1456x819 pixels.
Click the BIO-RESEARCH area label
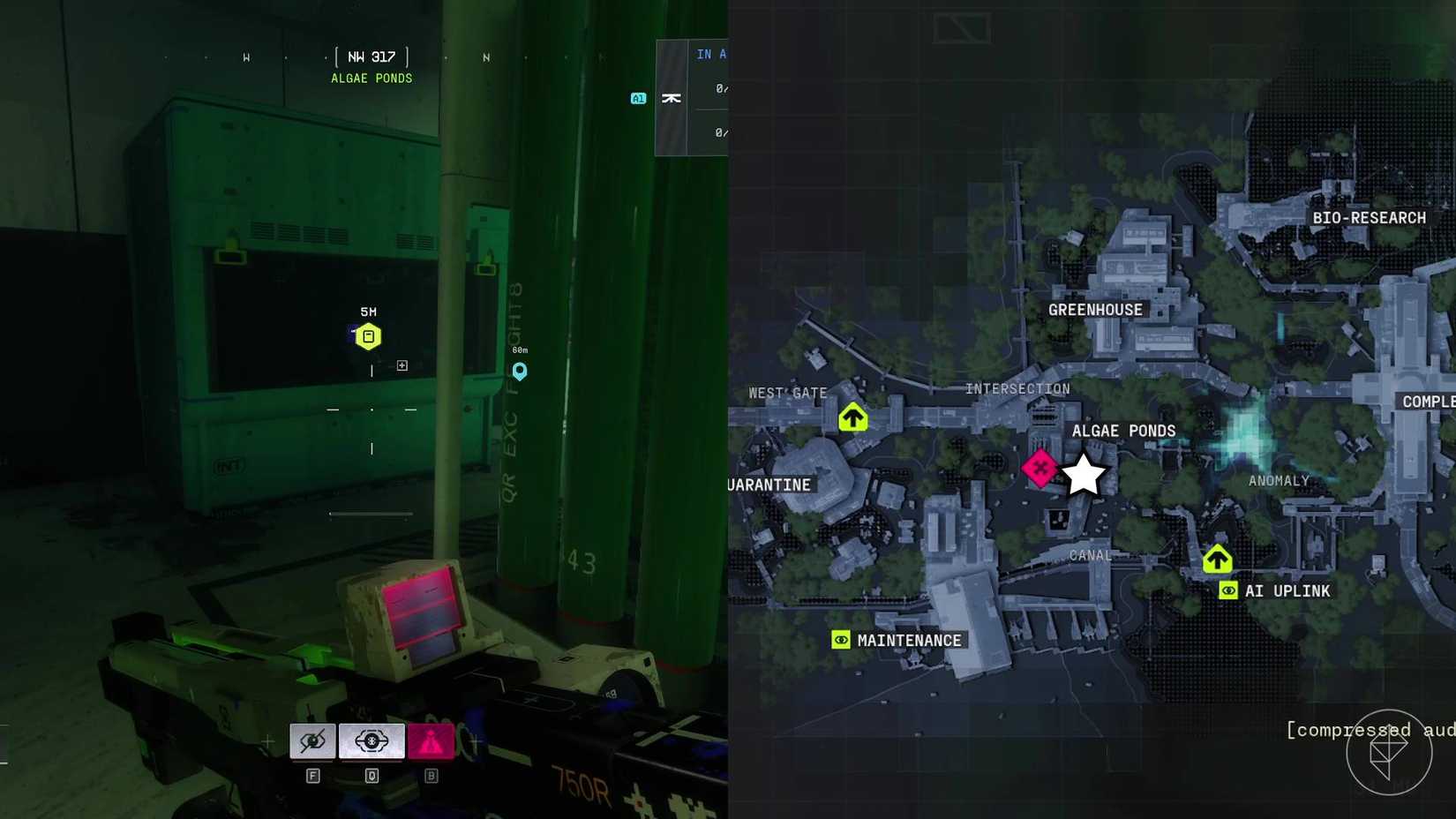pos(1368,216)
